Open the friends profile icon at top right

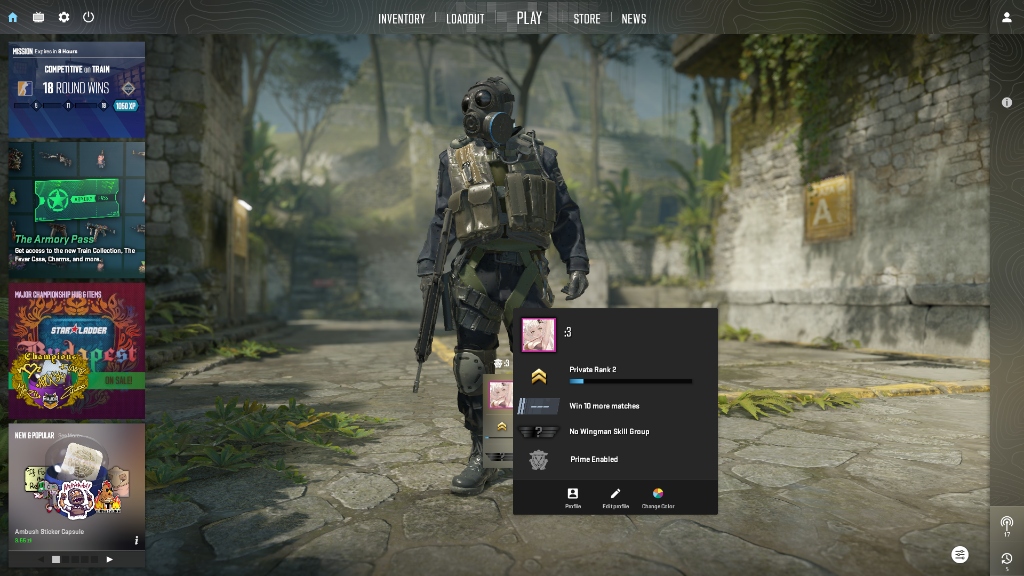pos(1007,17)
